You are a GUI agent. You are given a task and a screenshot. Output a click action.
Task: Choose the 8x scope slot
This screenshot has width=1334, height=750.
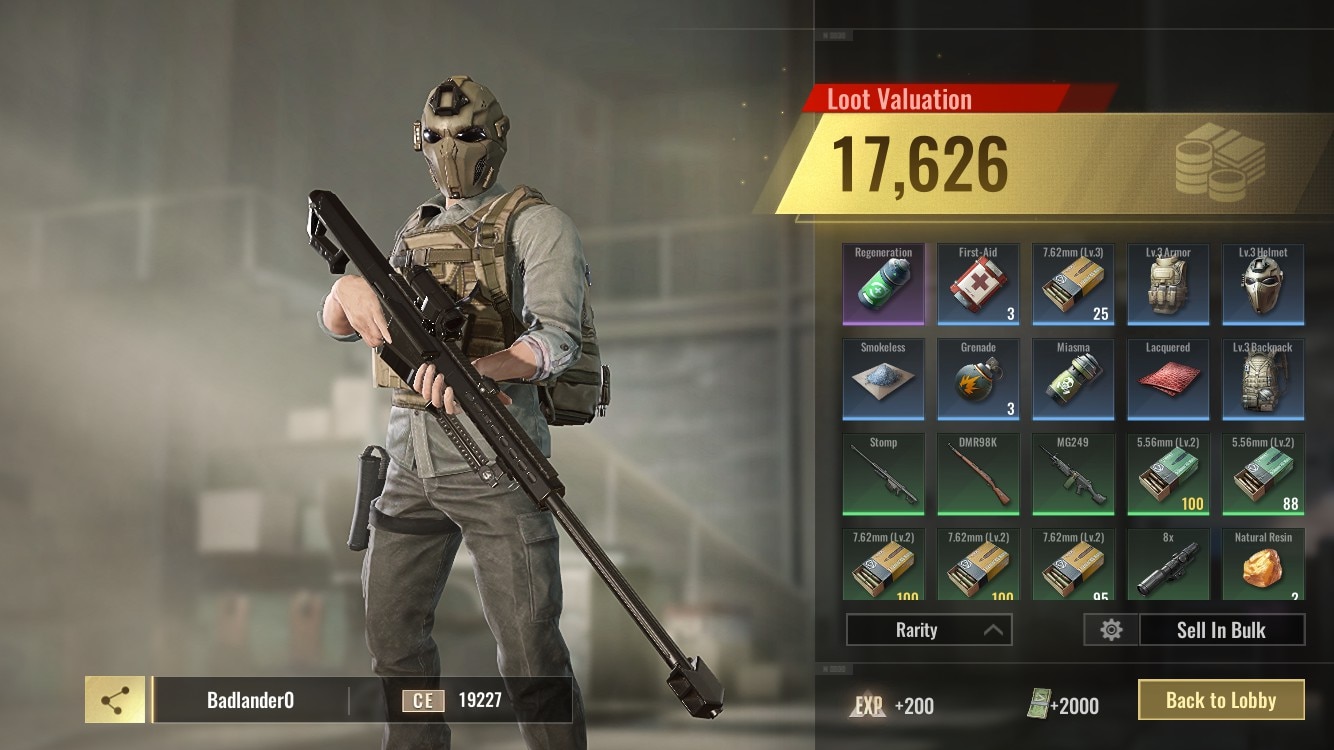click(1168, 566)
